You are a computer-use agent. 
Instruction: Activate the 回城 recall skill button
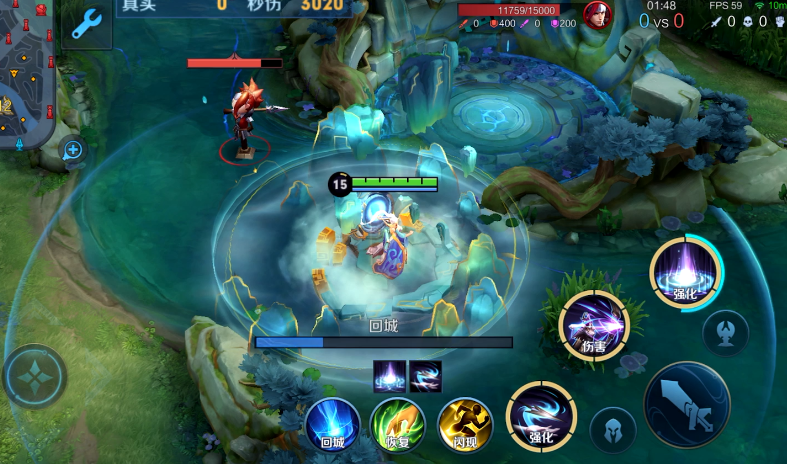(332, 424)
